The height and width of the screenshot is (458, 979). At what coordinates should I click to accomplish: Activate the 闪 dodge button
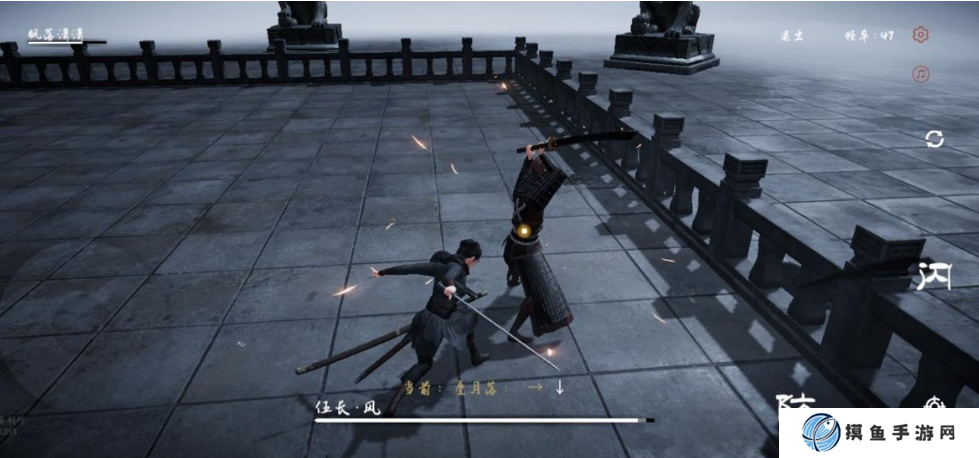[934, 274]
